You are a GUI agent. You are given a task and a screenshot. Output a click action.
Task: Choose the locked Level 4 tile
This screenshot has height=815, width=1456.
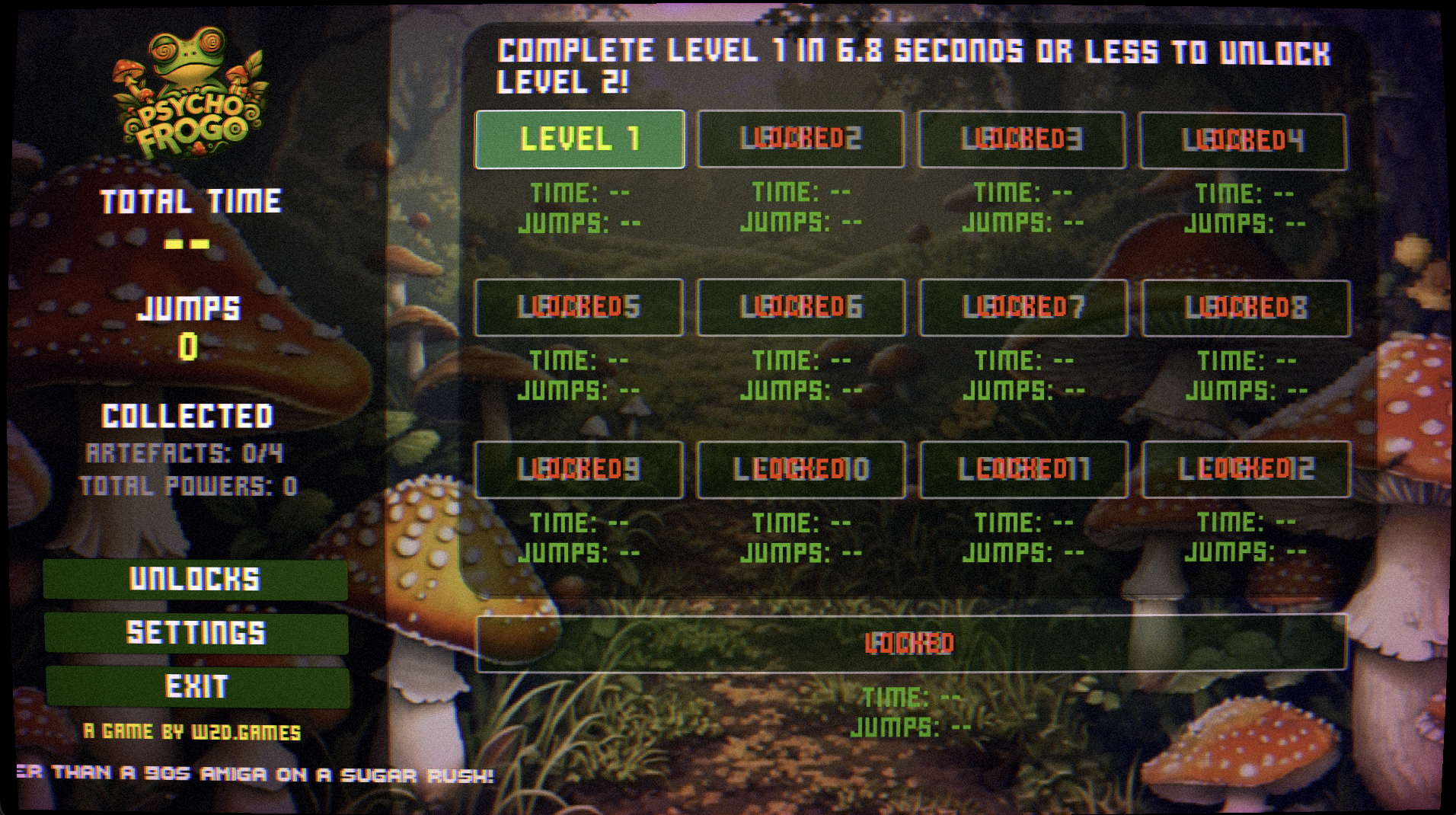coord(1242,142)
